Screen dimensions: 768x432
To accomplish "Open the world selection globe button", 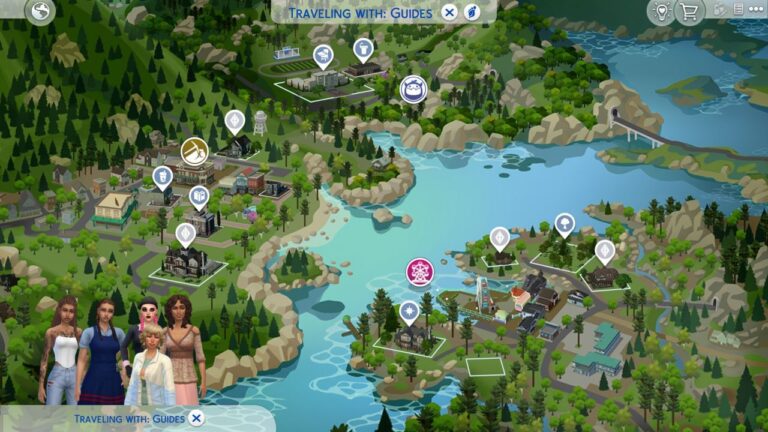I will 42,12.
